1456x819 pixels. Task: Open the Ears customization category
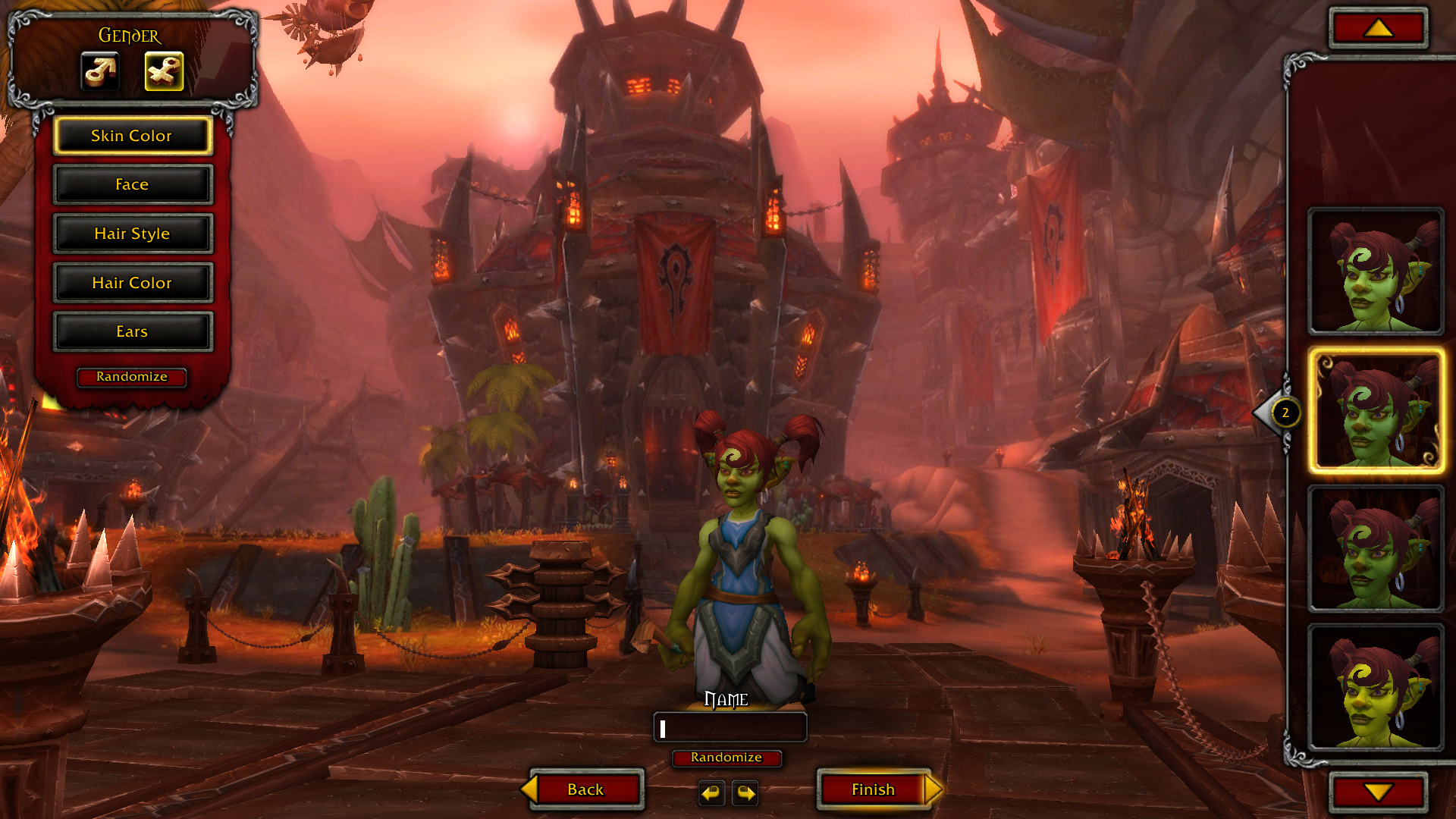[x=132, y=331]
